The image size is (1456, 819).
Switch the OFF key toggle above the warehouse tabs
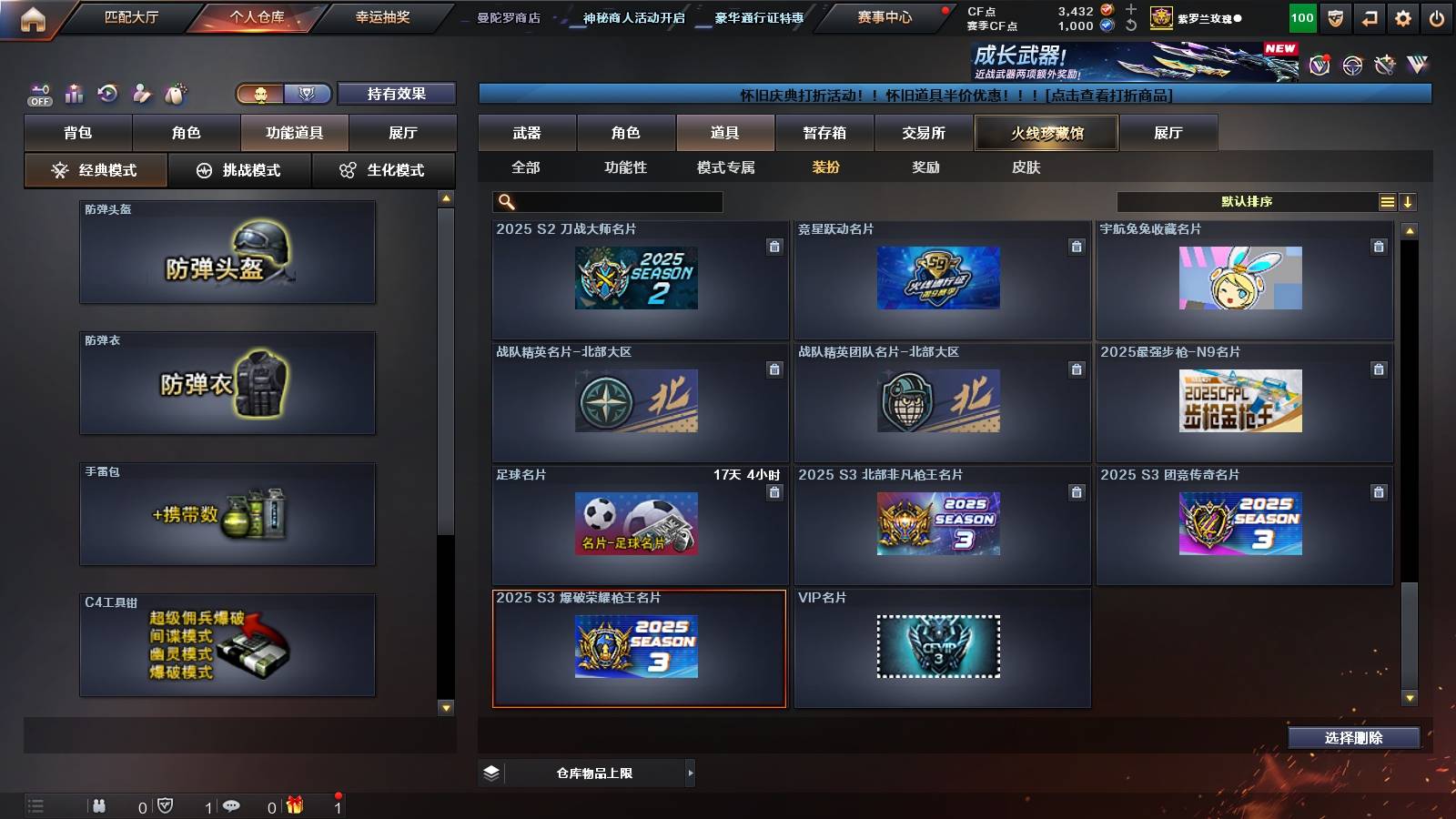click(x=37, y=93)
